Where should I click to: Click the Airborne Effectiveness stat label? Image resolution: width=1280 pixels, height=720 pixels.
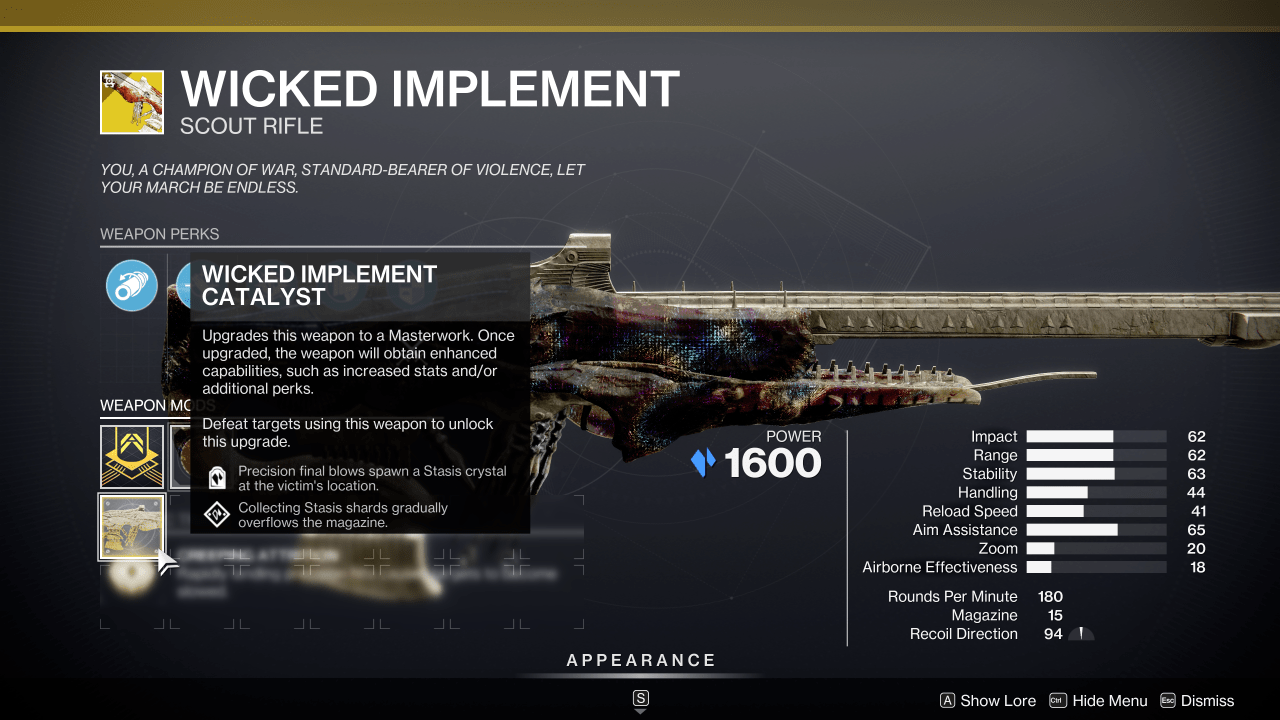tap(941, 567)
